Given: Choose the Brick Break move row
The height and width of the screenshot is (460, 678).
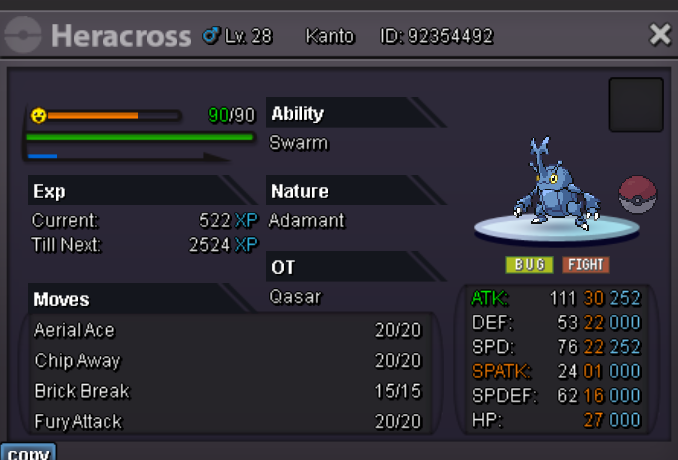Looking at the screenshot, I should tap(228, 391).
